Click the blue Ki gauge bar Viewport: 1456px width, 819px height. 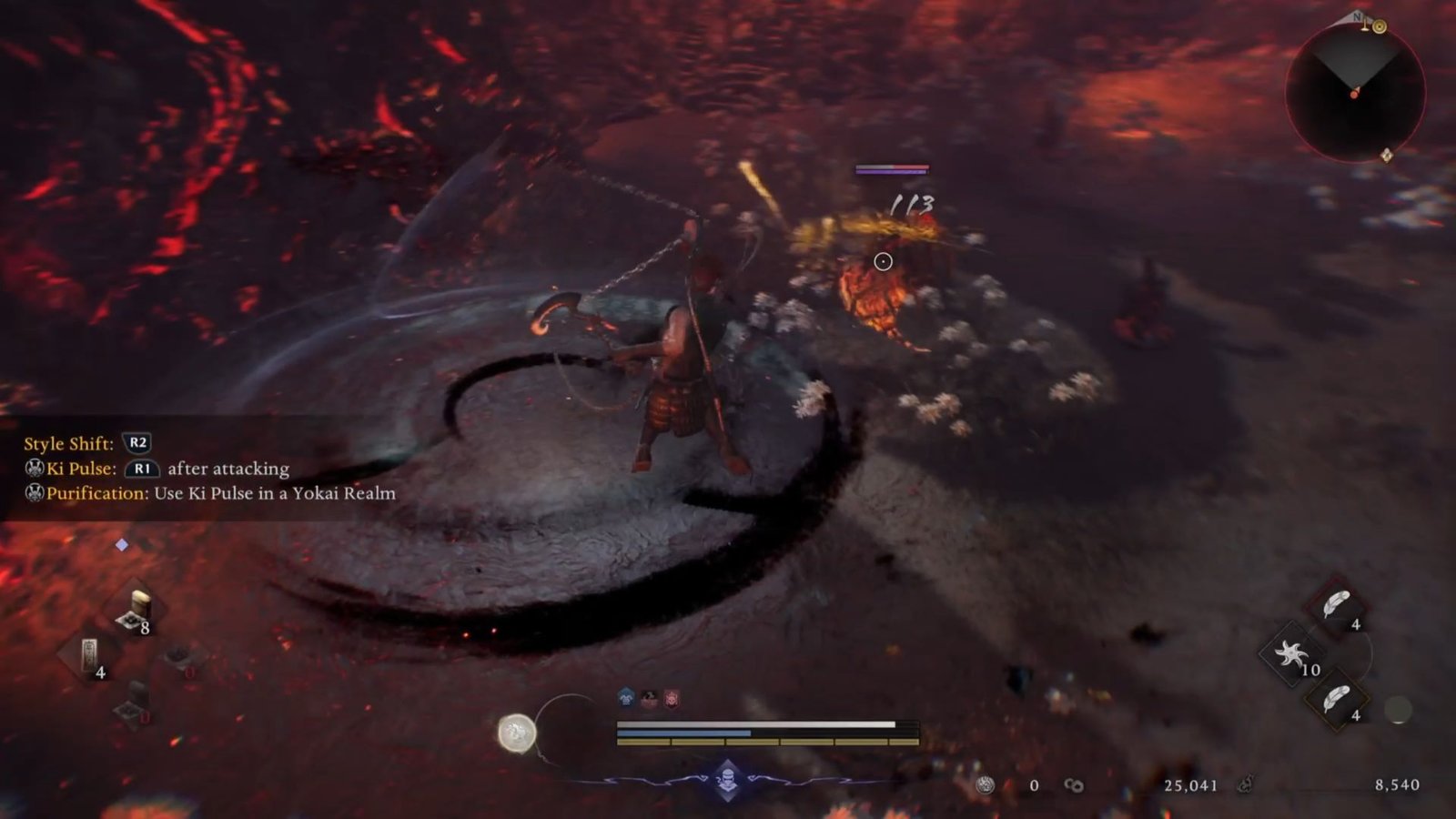pos(682,733)
